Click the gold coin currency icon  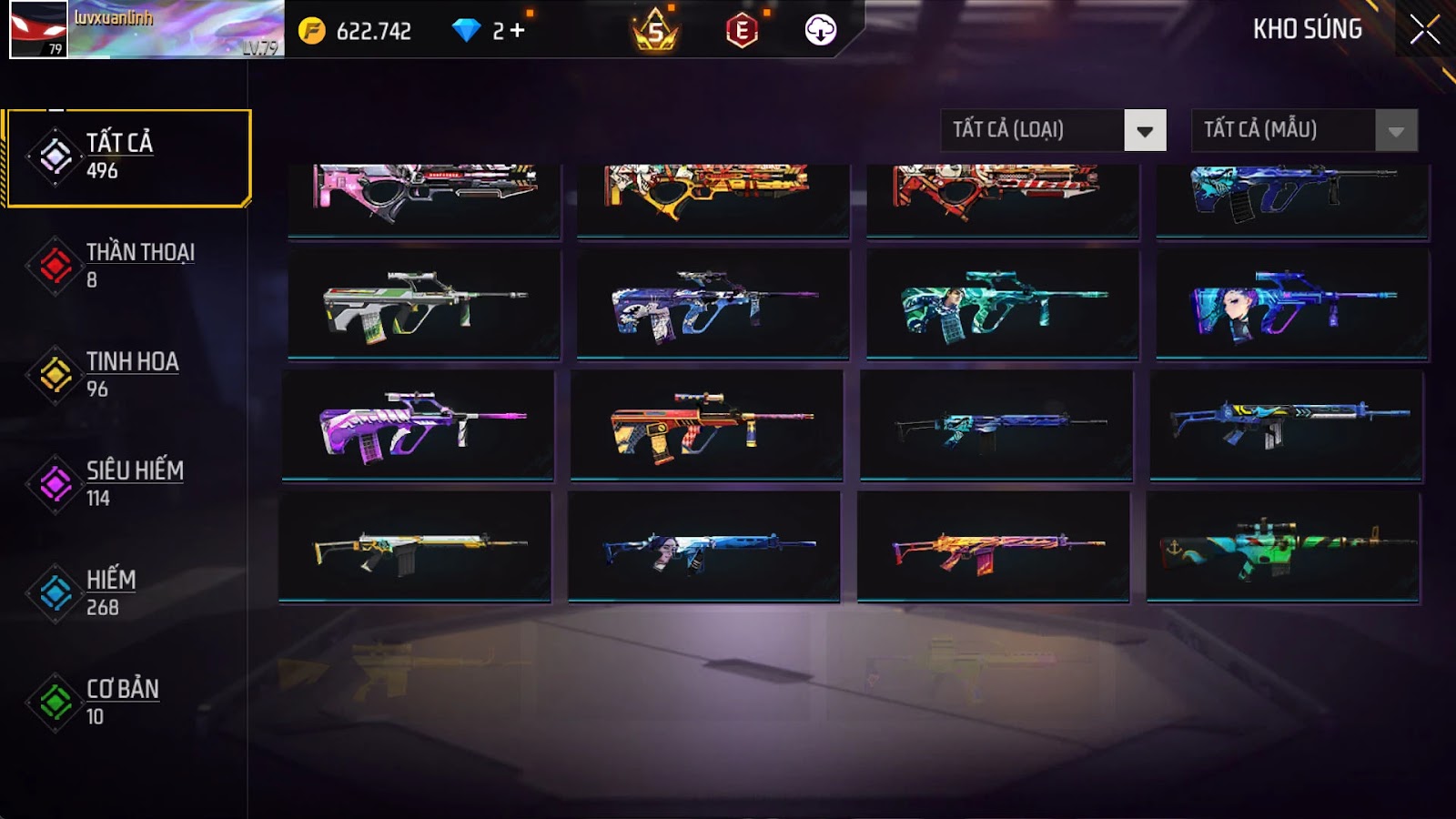coord(312,31)
